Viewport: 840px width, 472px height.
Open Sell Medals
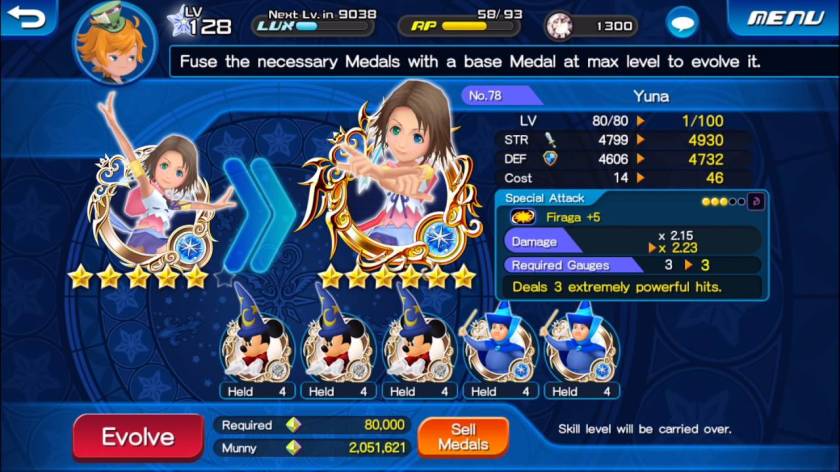(463, 436)
